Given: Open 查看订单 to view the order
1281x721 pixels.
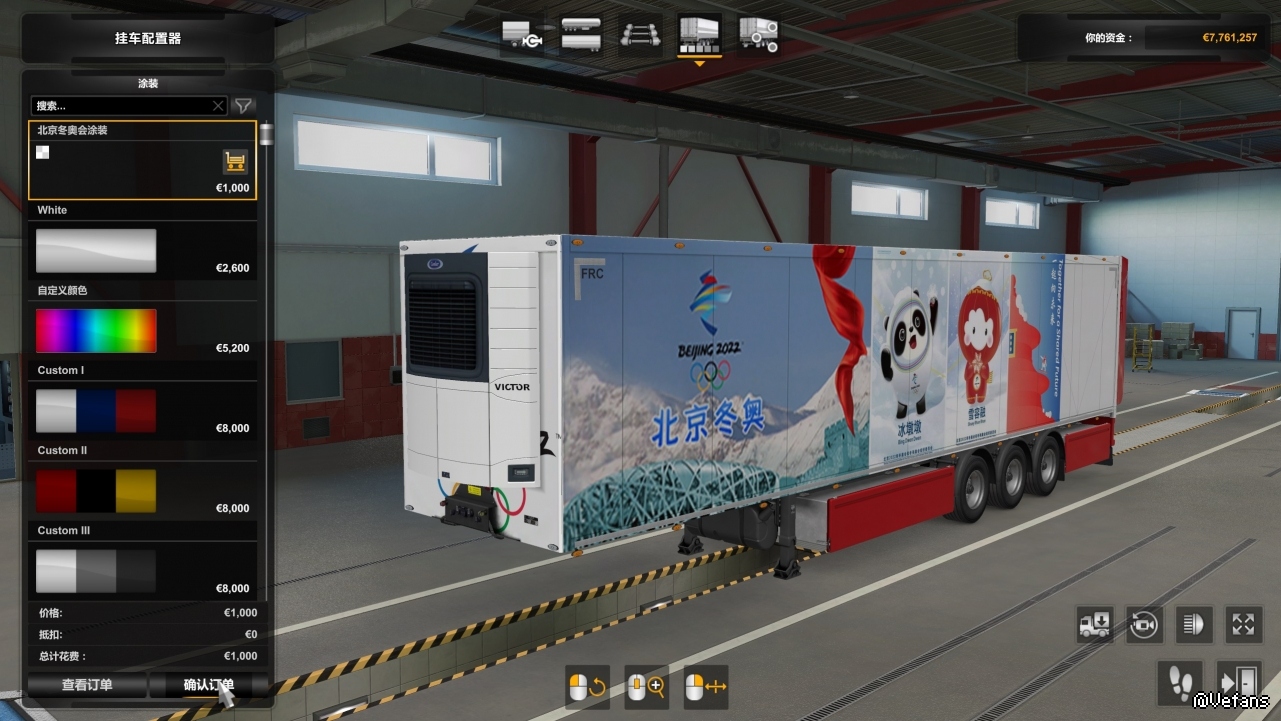Looking at the screenshot, I should click(87, 685).
